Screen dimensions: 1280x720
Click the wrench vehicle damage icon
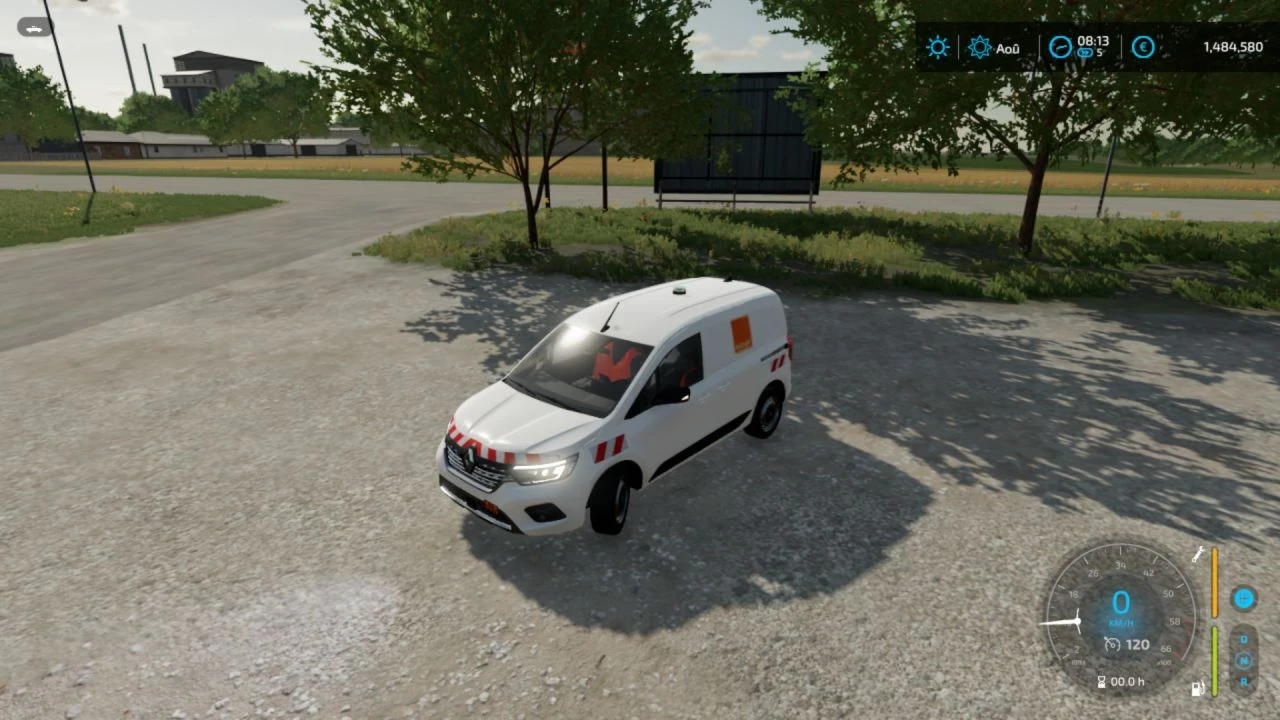pyautogui.click(x=1198, y=555)
